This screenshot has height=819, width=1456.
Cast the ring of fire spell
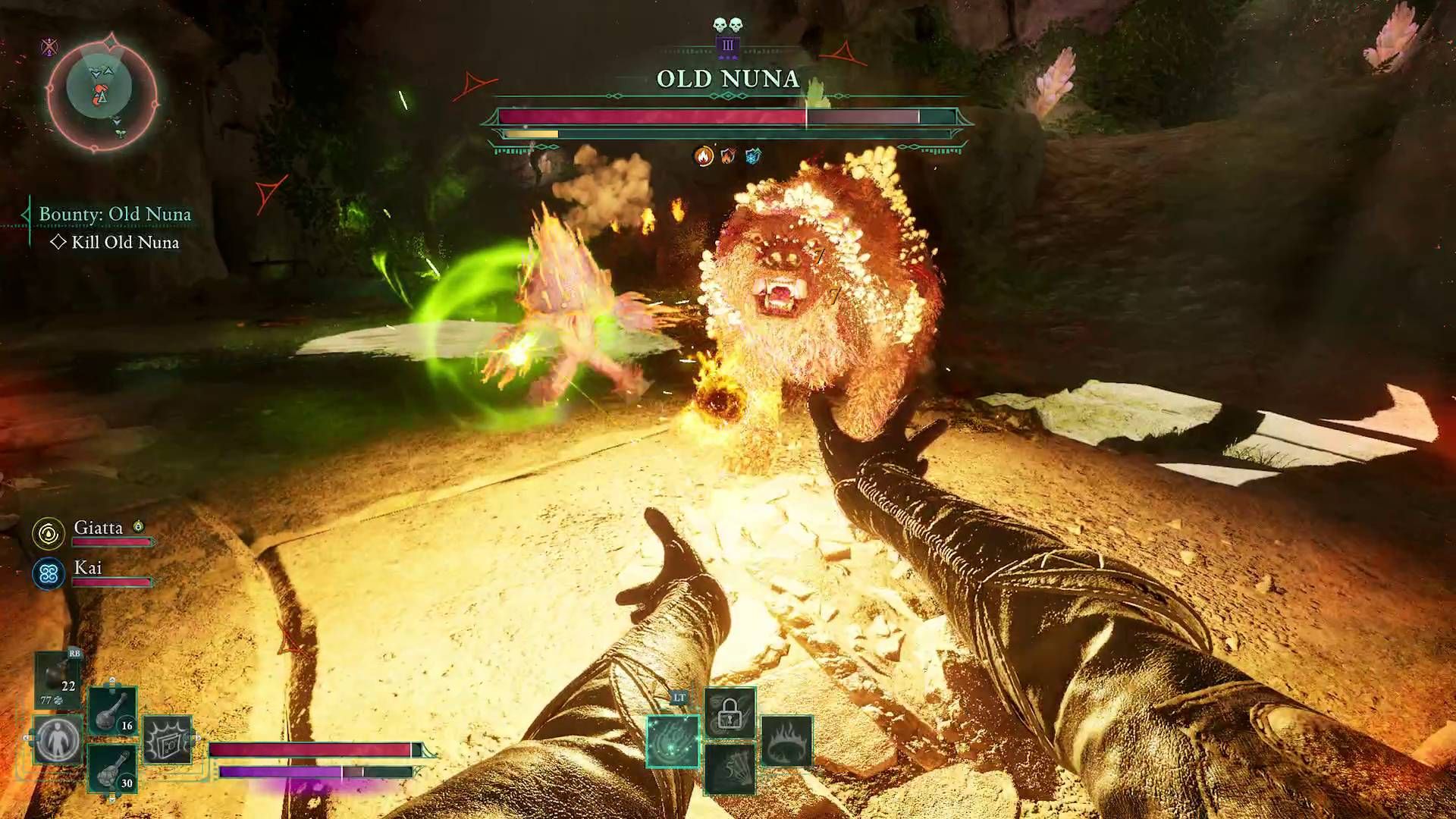[x=786, y=741]
